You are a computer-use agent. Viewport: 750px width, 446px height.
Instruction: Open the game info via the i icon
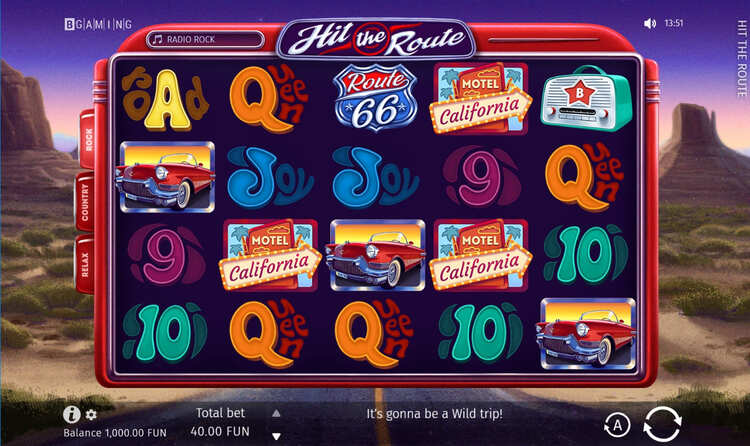[71, 414]
